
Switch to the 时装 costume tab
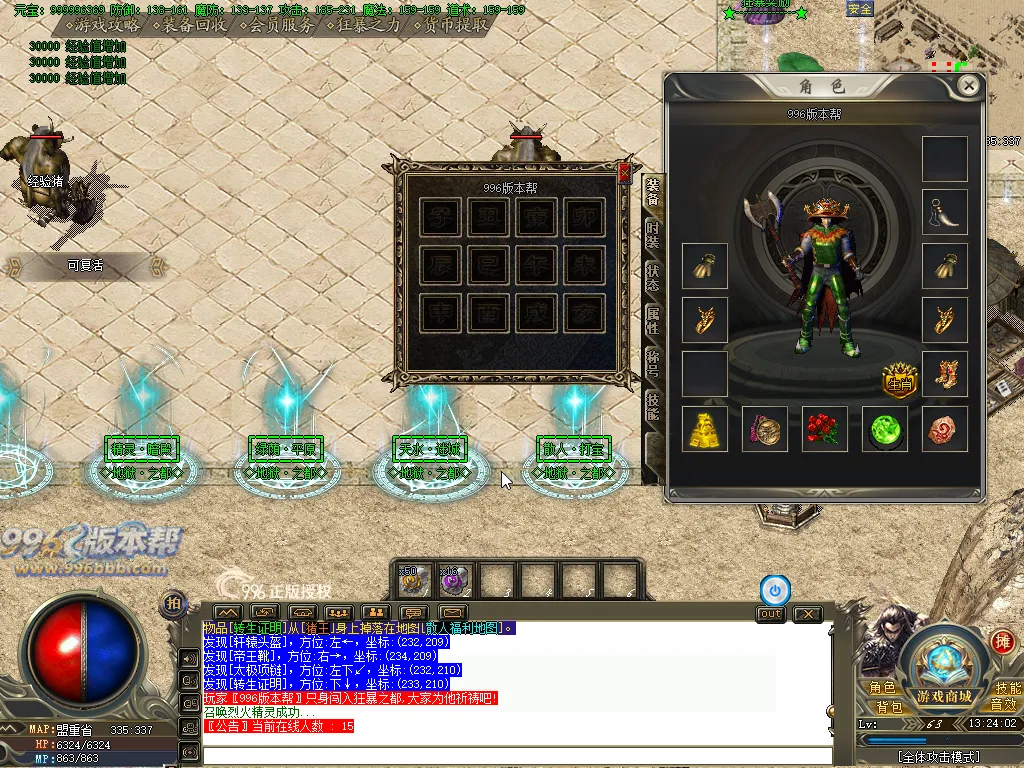pyautogui.click(x=652, y=235)
